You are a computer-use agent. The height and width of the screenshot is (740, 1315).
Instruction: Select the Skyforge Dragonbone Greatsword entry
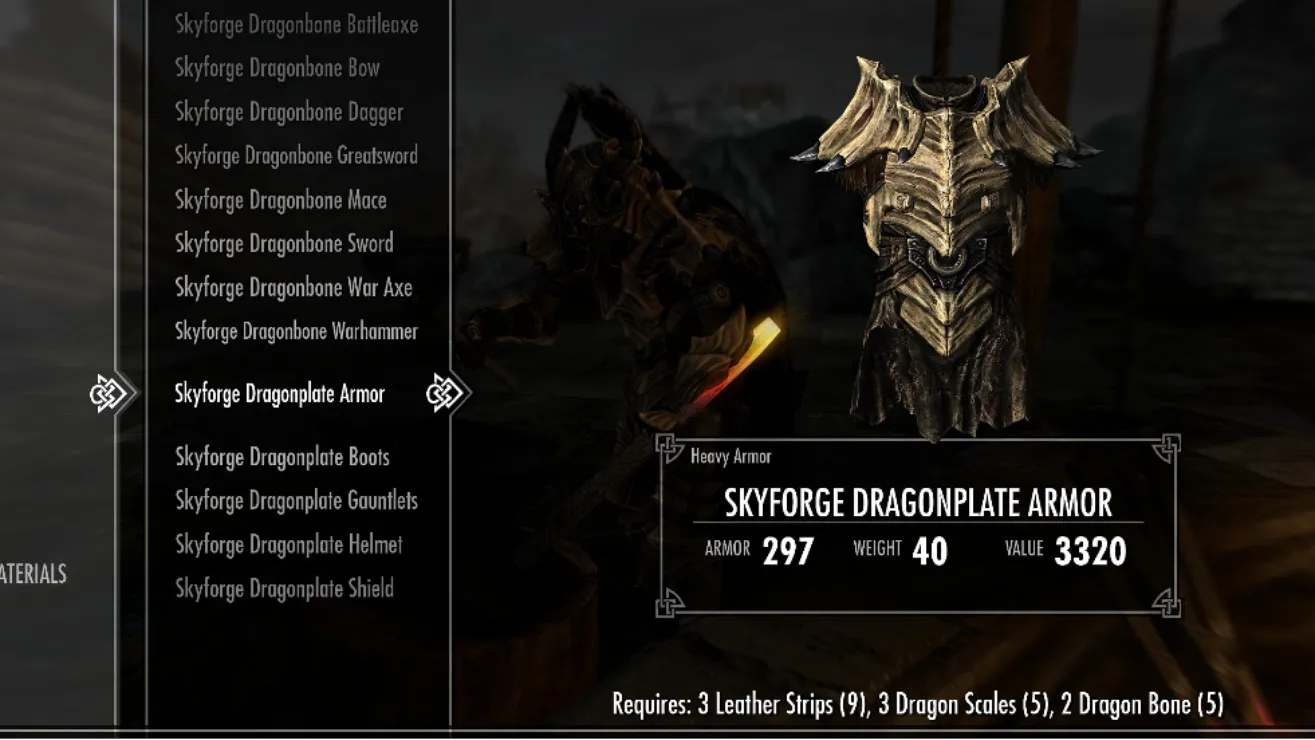click(x=296, y=156)
